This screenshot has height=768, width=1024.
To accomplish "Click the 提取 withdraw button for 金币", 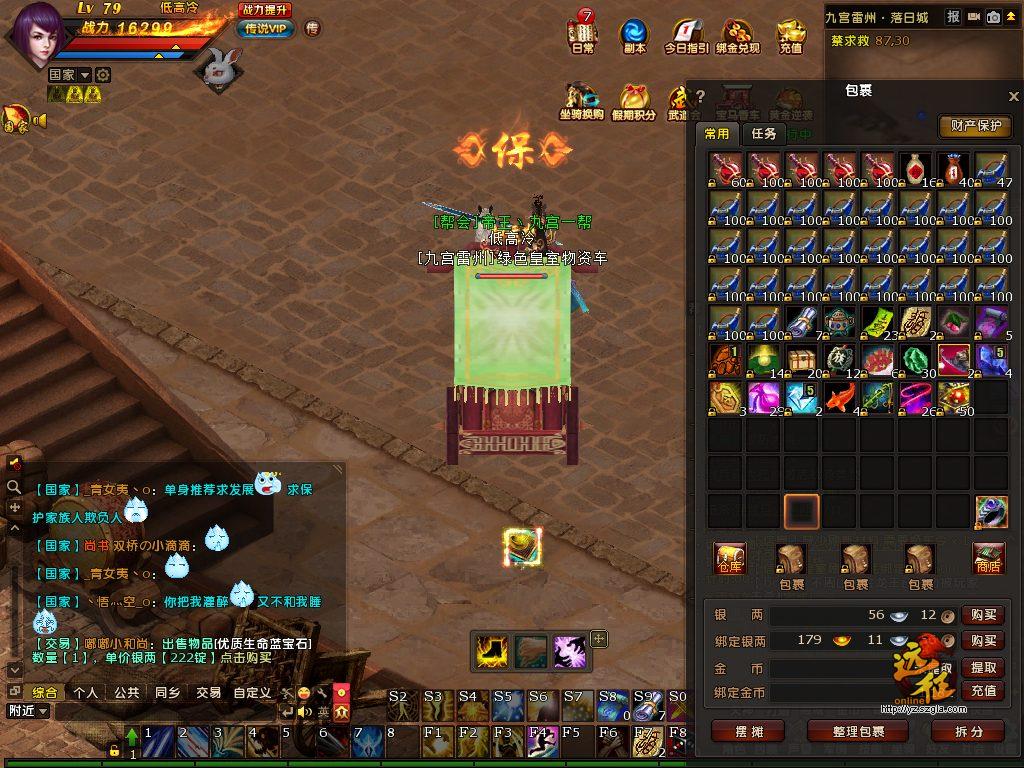I will [983, 667].
